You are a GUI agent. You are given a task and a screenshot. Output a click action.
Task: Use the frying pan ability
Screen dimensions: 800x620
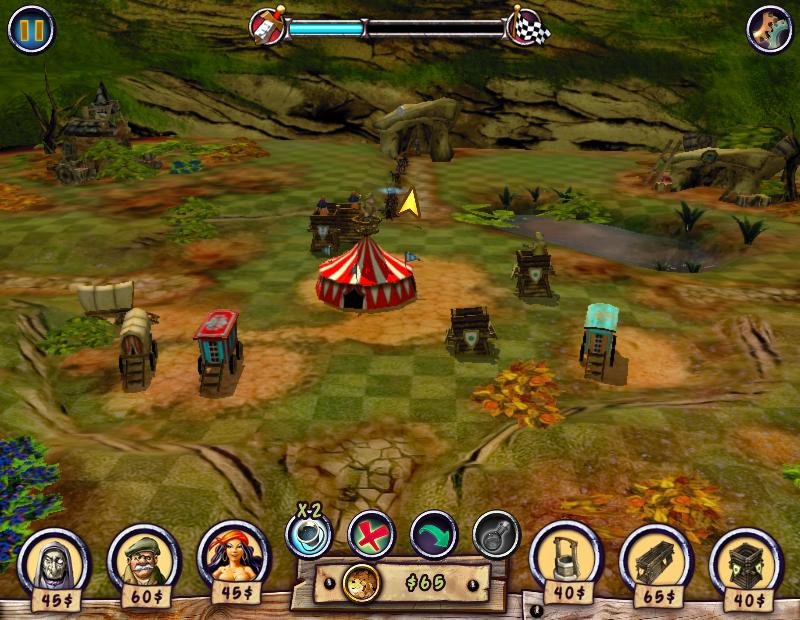496,535
